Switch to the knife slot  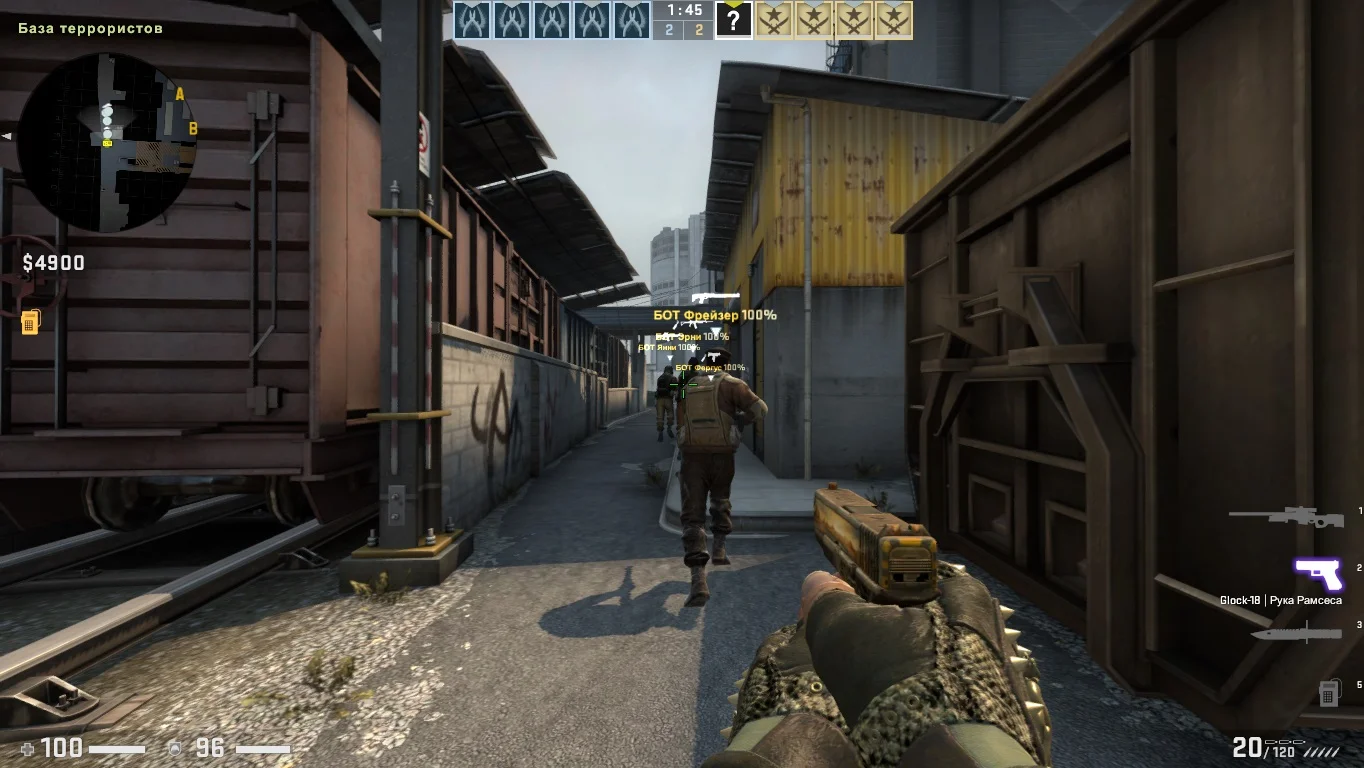click(1295, 633)
